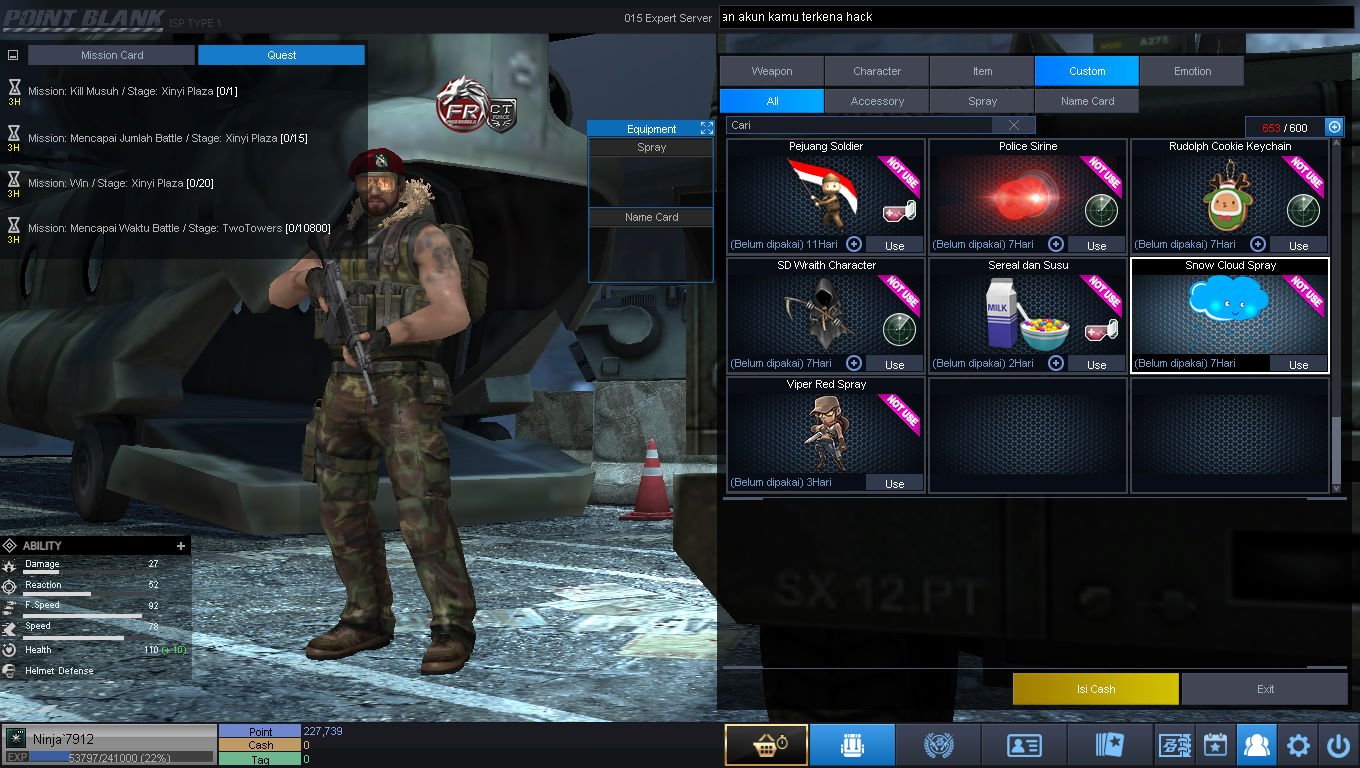
Task: Filter inventory by Accessory
Action: 877,101
